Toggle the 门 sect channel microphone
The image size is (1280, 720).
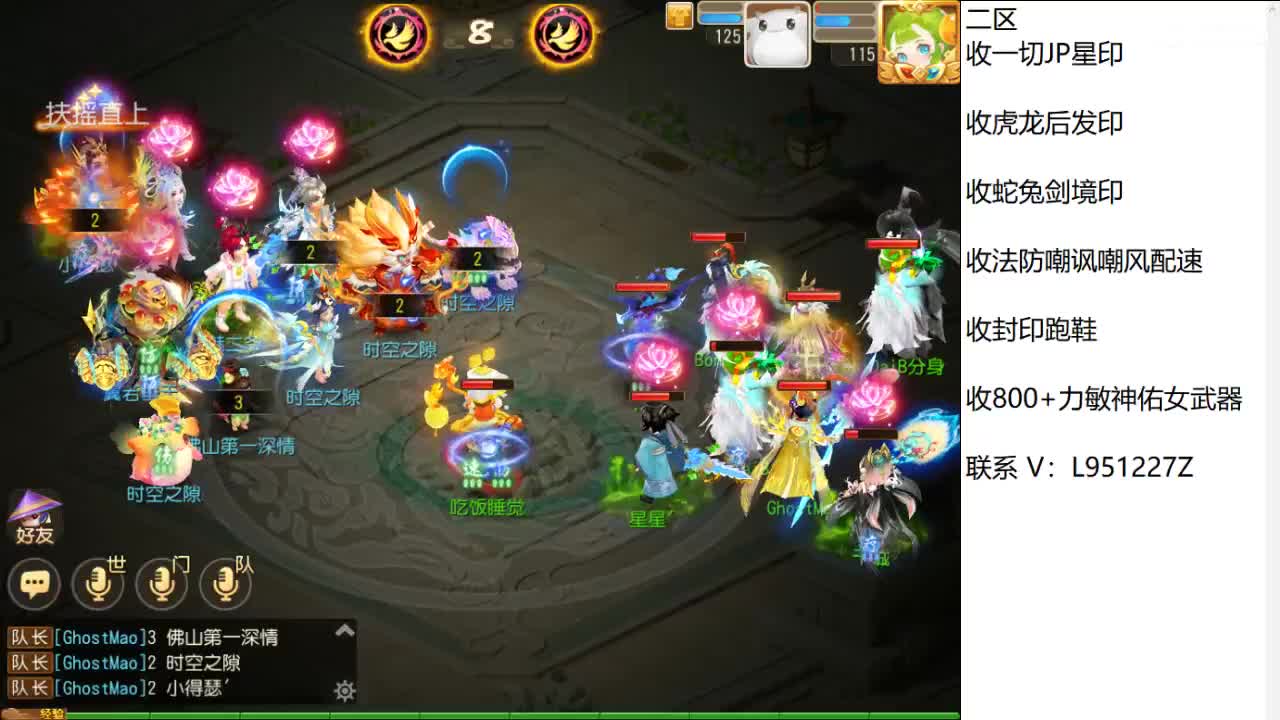coord(161,583)
